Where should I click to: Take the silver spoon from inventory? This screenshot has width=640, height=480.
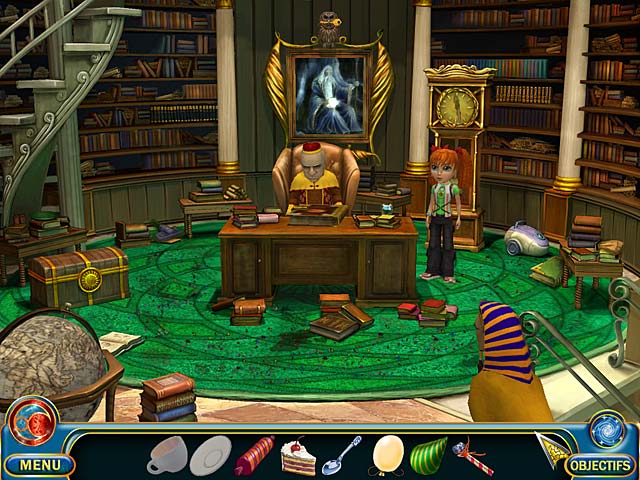[341, 455]
